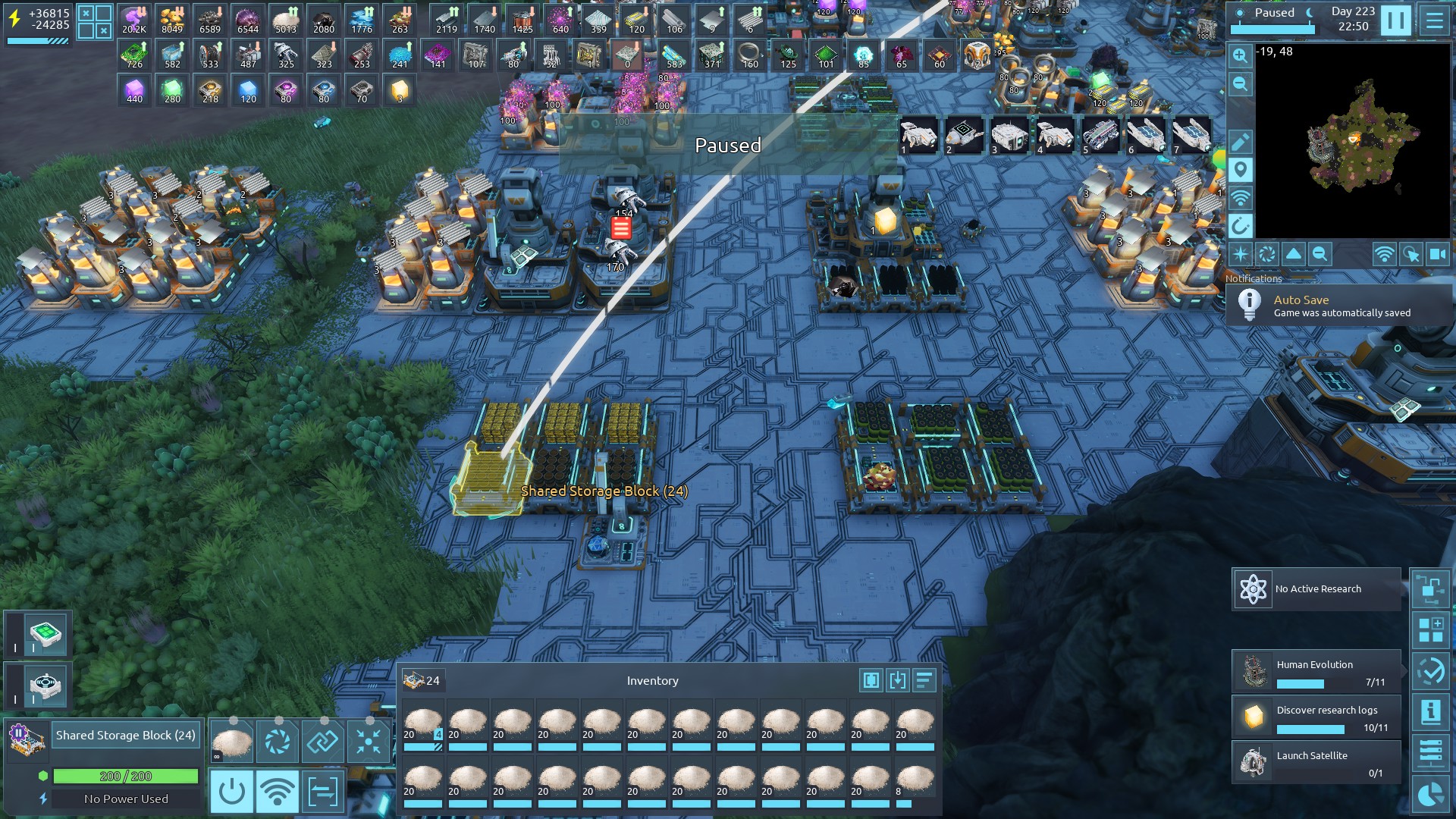Click the sort inventory button
This screenshot has width=1456, height=819.
(924, 680)
